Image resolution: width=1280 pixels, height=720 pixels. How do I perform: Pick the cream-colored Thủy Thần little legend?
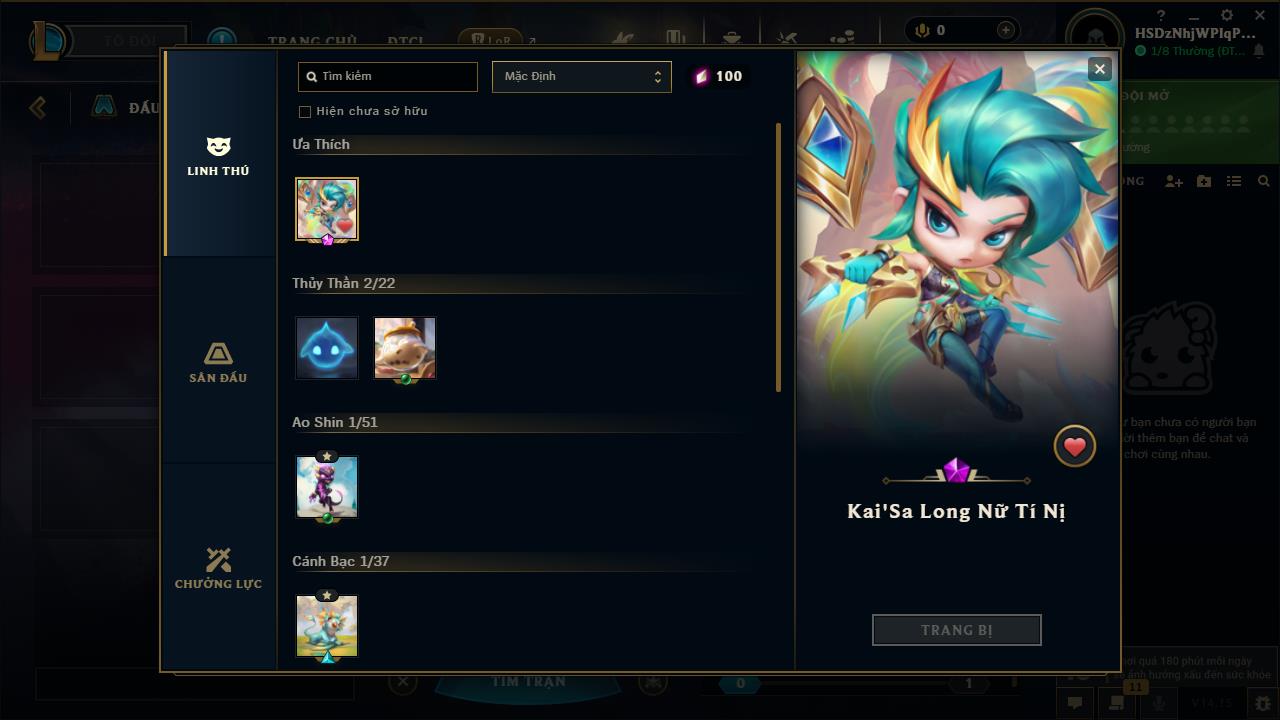[x=405, y=348]
